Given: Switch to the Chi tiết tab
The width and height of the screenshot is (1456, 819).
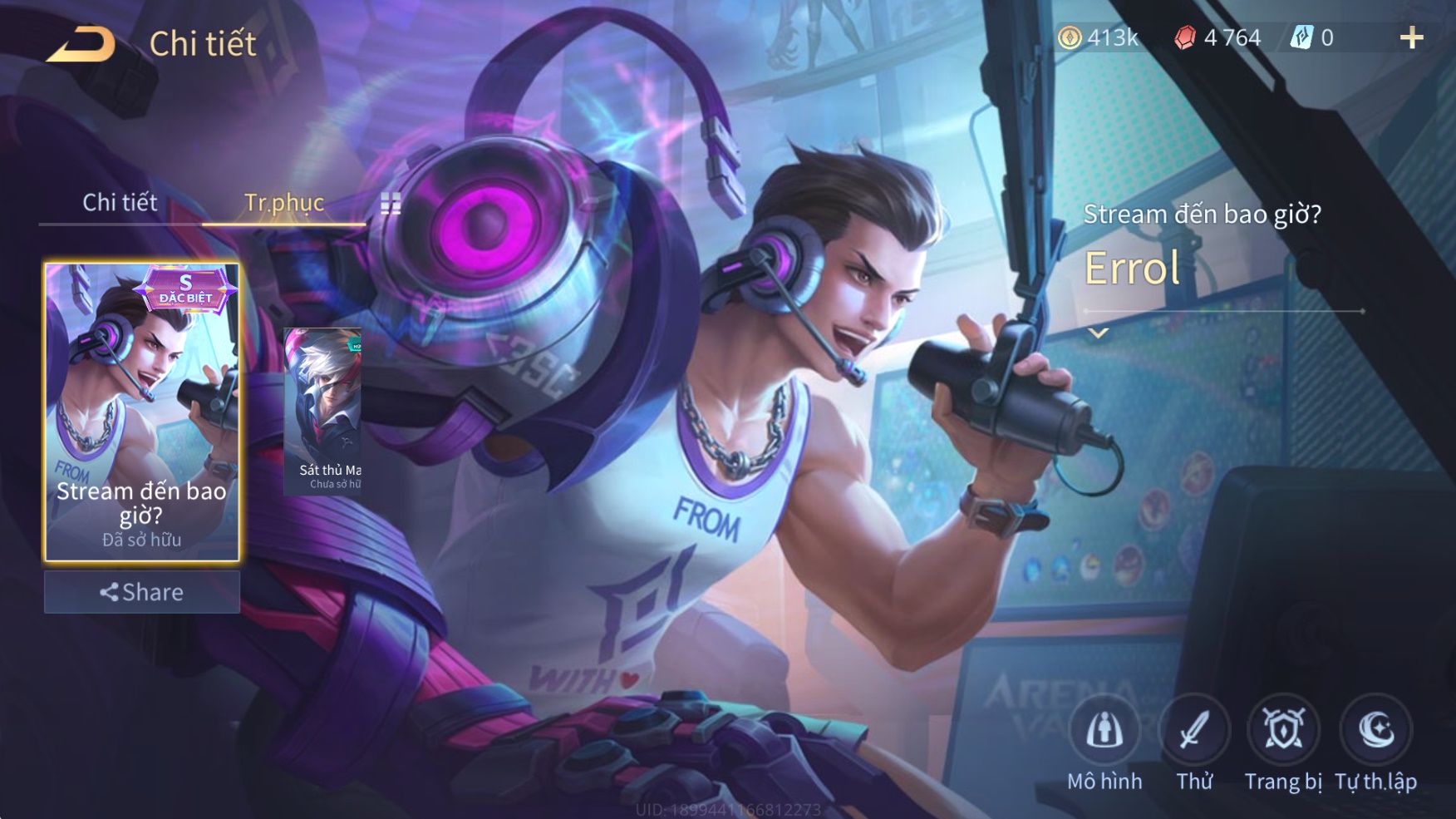Looking at the screenshot, I should [x=120, y=203].
